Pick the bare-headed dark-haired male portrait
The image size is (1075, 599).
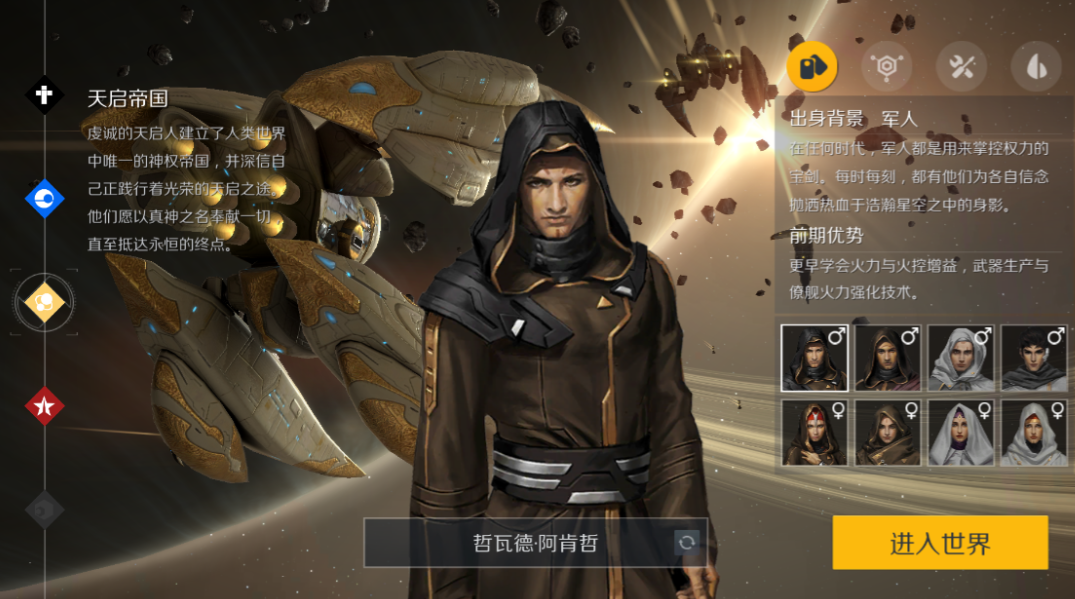(x=1034, y=358)
